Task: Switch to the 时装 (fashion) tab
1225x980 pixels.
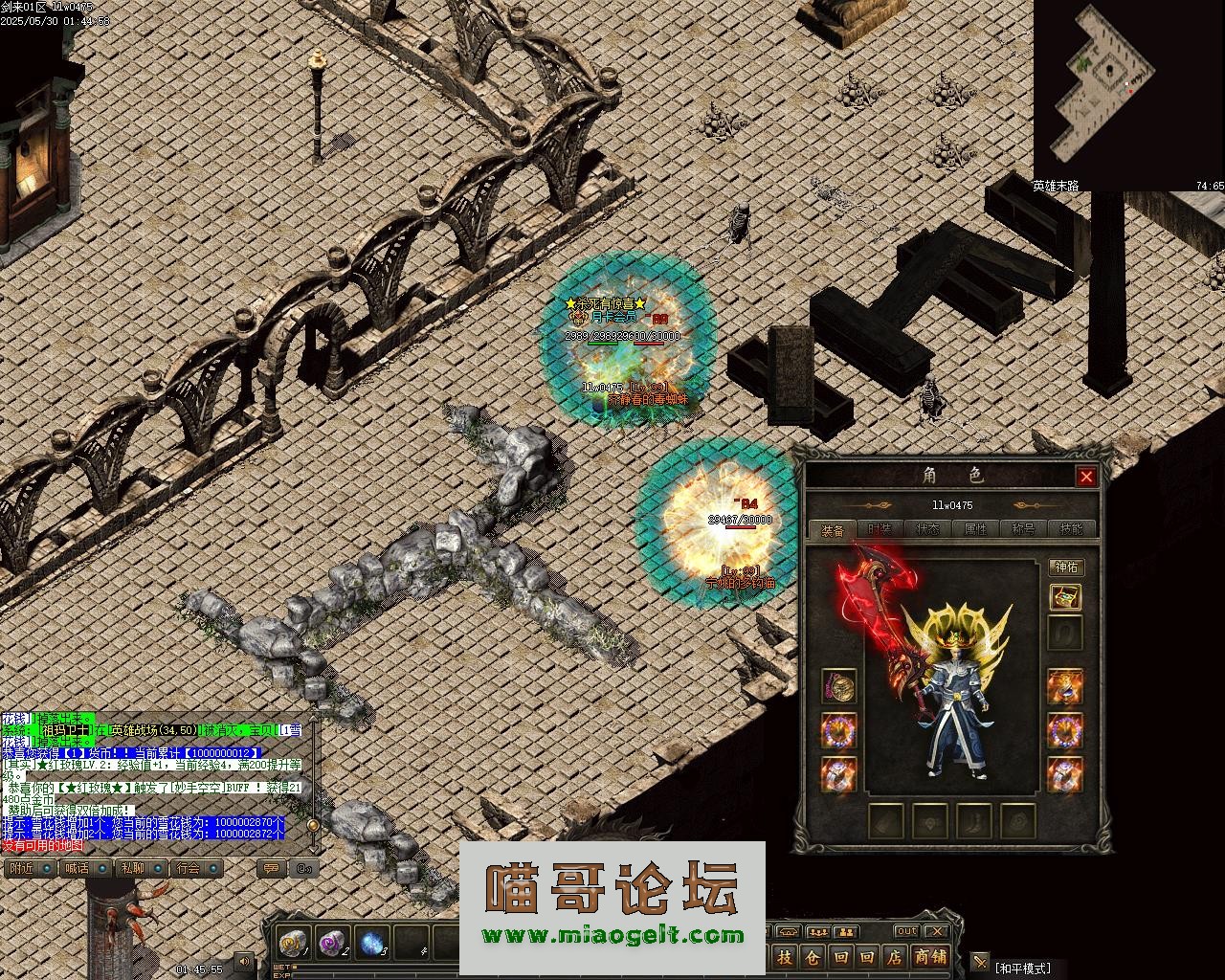Action: click(x=880, y=529)
